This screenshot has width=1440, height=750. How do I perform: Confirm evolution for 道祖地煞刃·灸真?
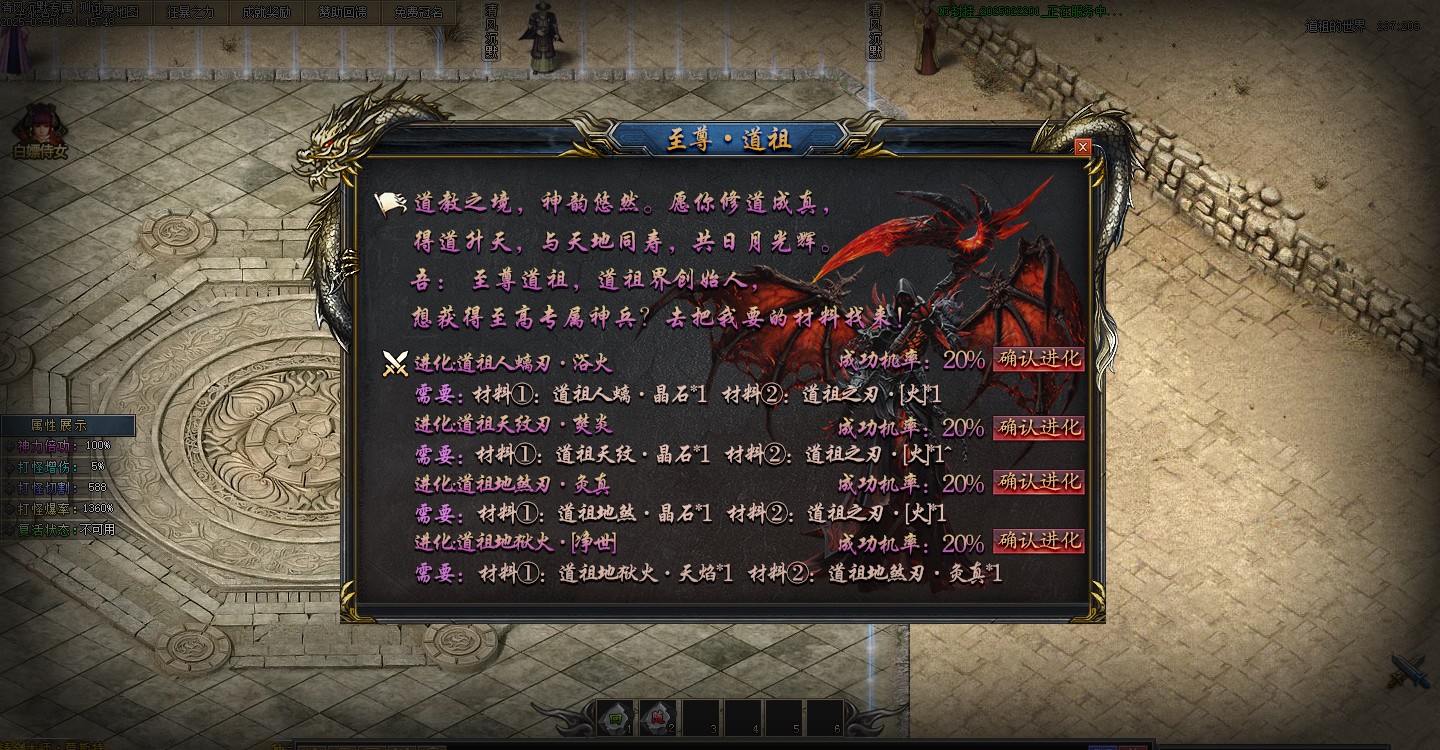tap(1038, 484)
